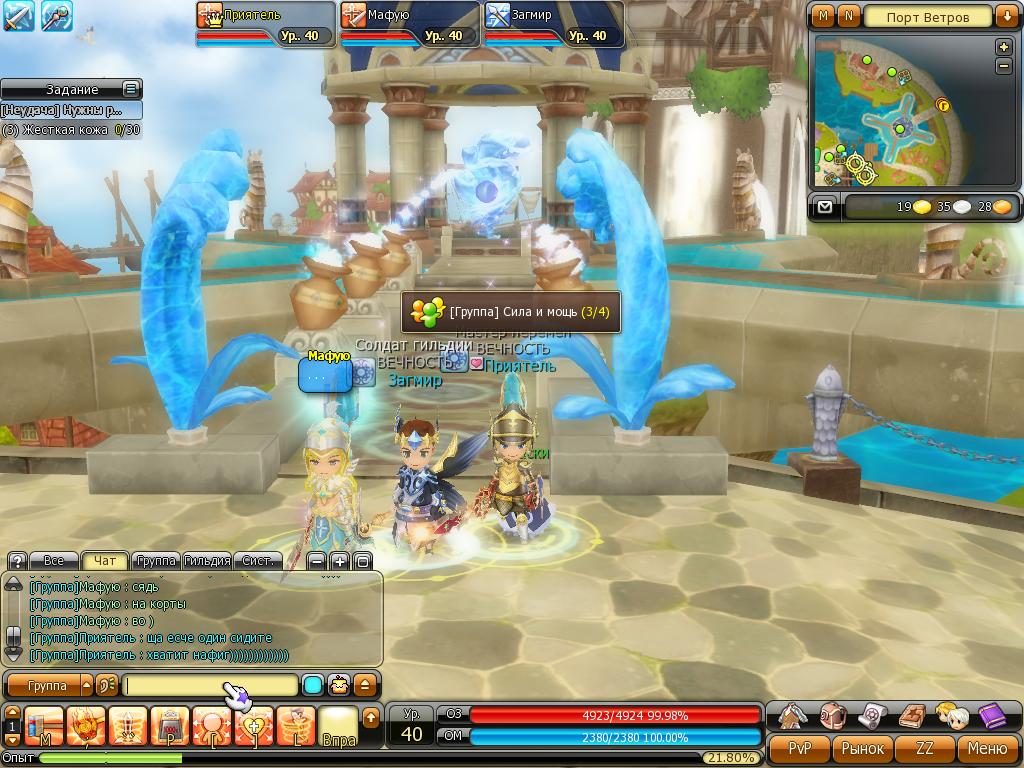Zoom out the minimap with minus button
The image size is (1024, 768).
point(1004,66)
